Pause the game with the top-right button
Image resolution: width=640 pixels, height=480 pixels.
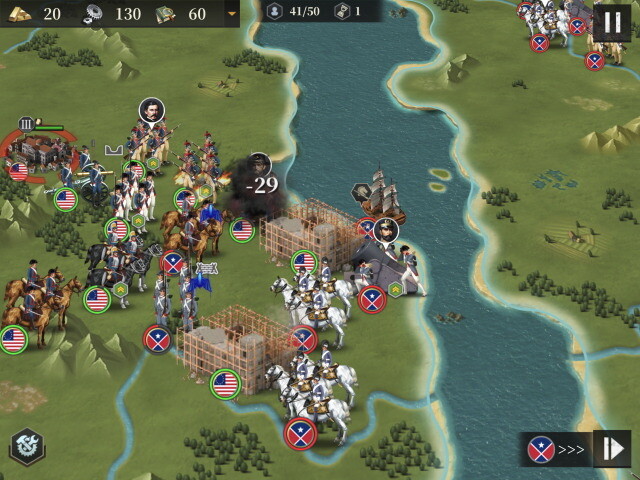612,22
